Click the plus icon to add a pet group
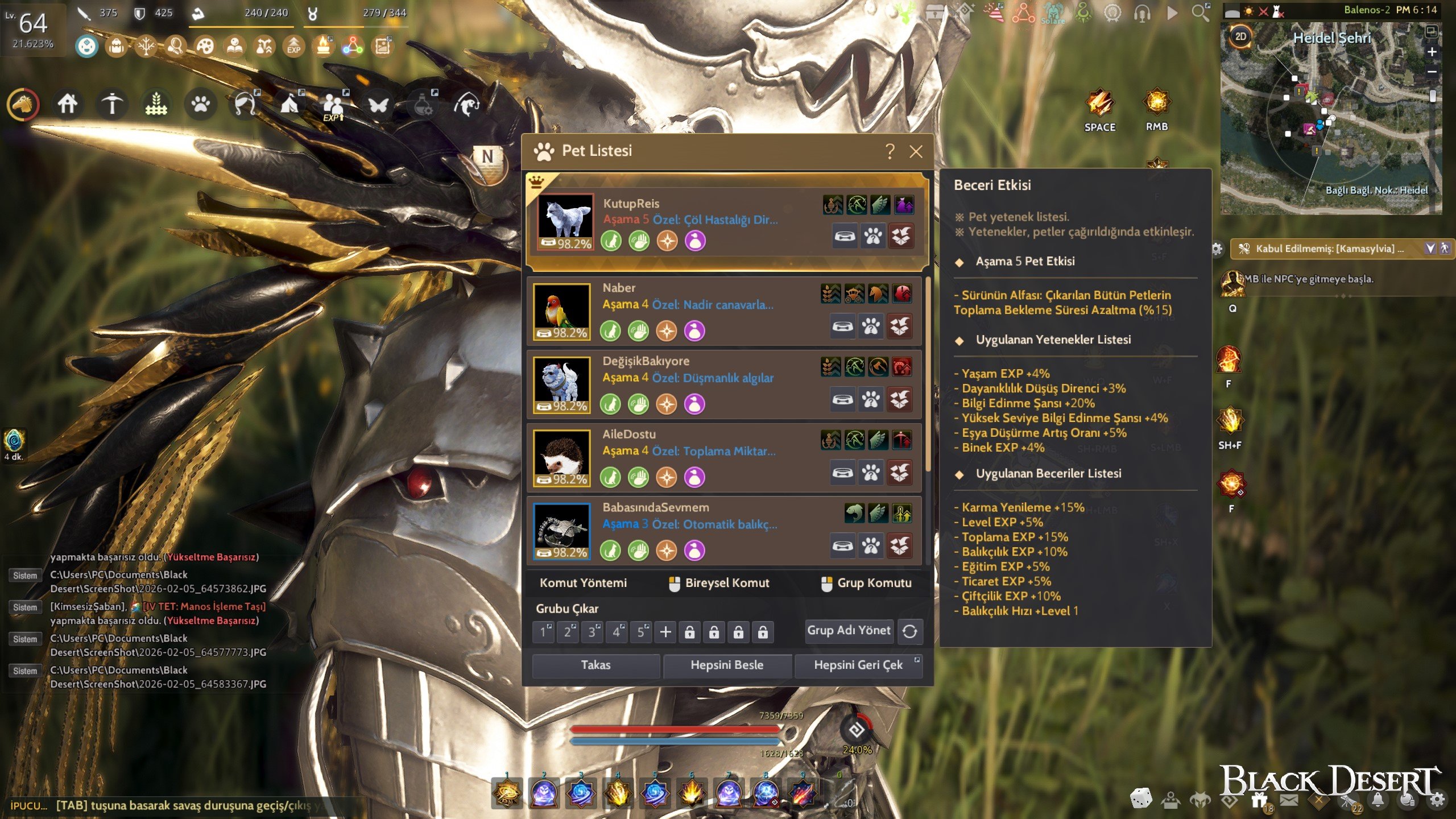This screenshot has height=819, width=1456. coord(664,631)
